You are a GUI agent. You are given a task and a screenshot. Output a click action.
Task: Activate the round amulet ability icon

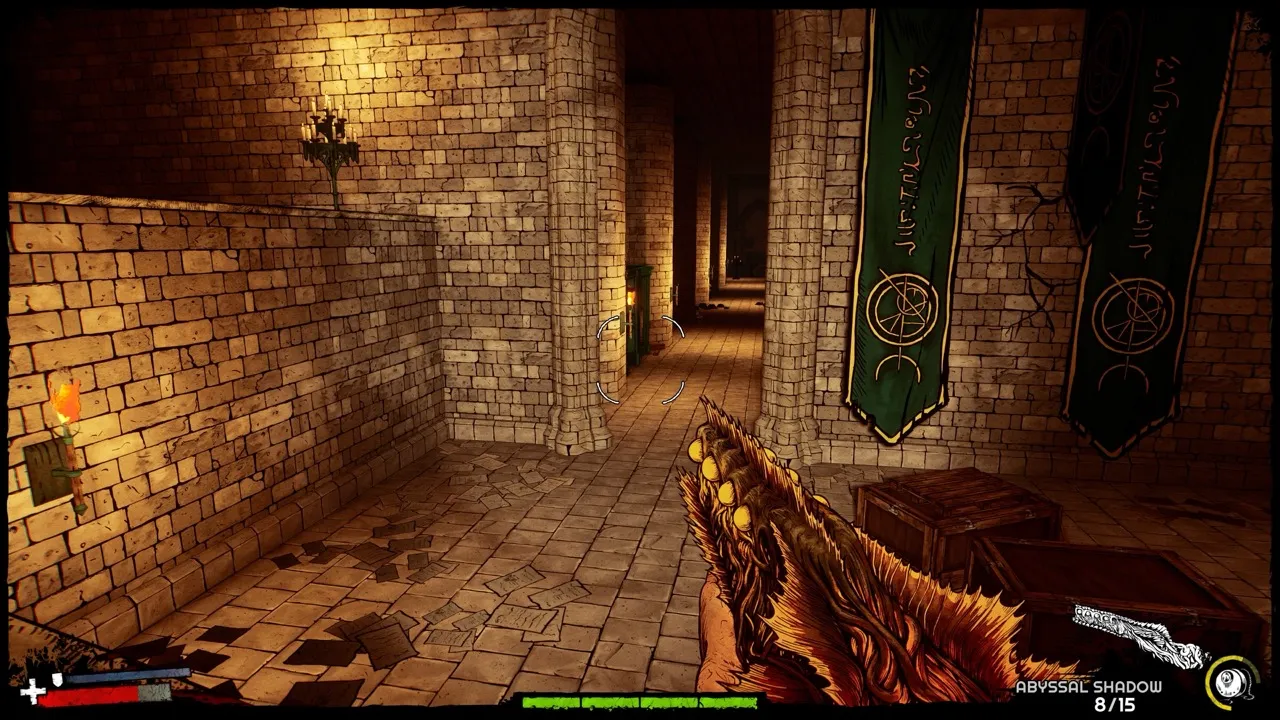[x=1230, y=682]
